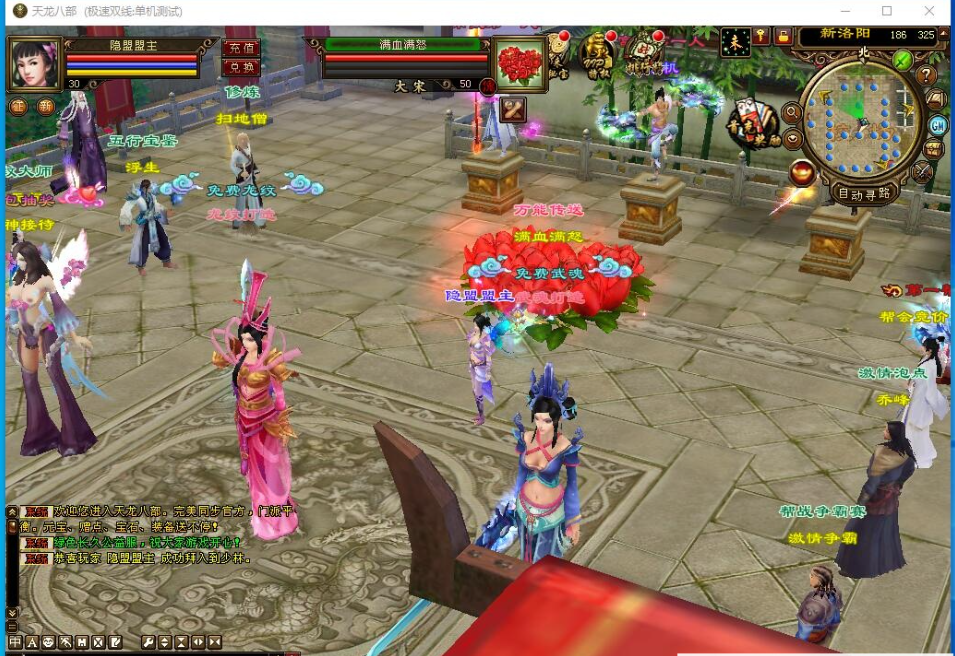Open the treasure chest icon by minimap
Image resolution: width=955 pixels, height=656 pixels.
[x=933, y=150]
